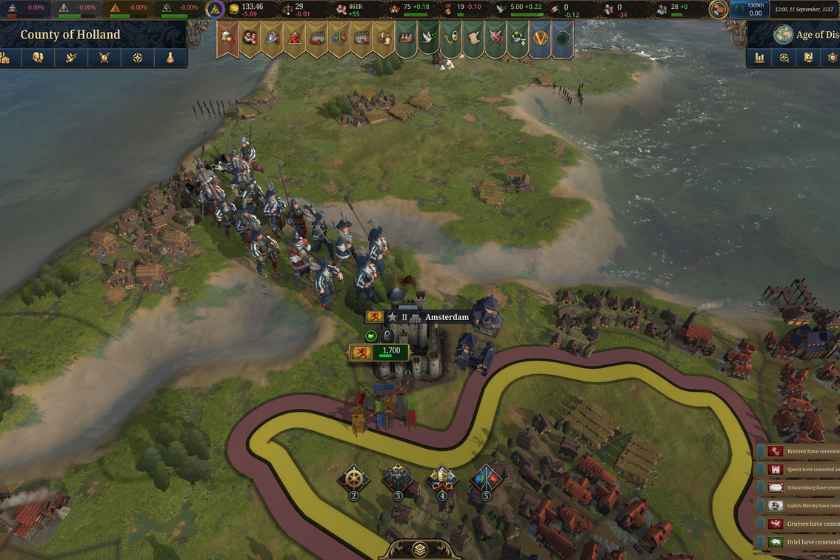Open the Age of Discovery panel
The image size is (840, 560).
click(x=805, y=34)
